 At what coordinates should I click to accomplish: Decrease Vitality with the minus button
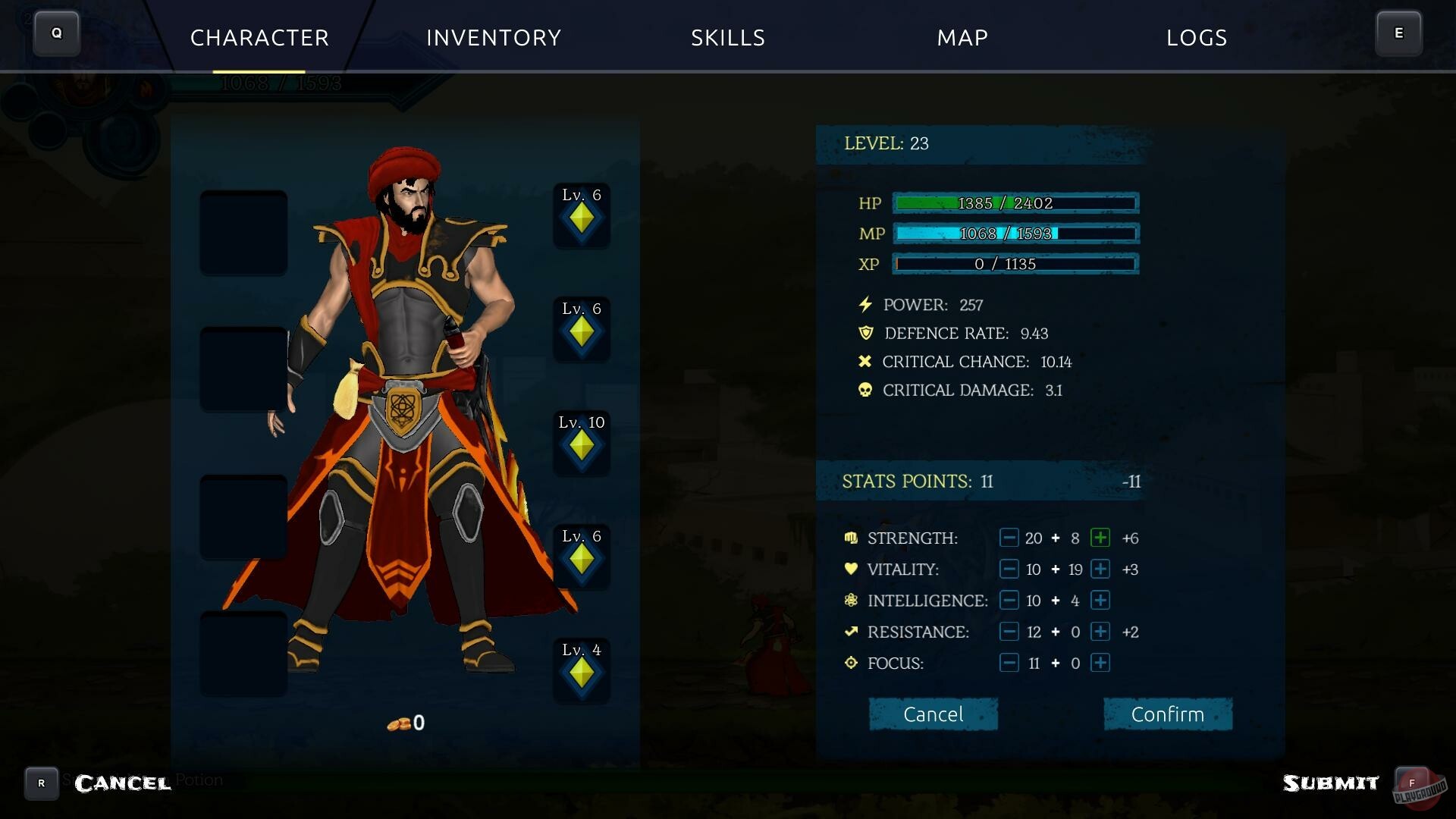point(1009,569)
